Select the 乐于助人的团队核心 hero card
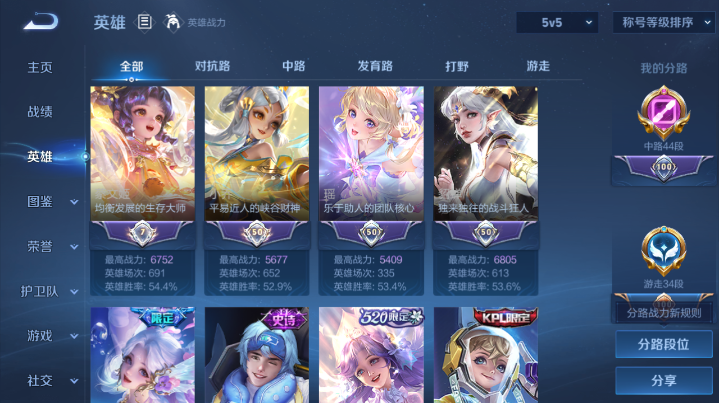Viewport: 719px width, 403px height. [371, 160]
